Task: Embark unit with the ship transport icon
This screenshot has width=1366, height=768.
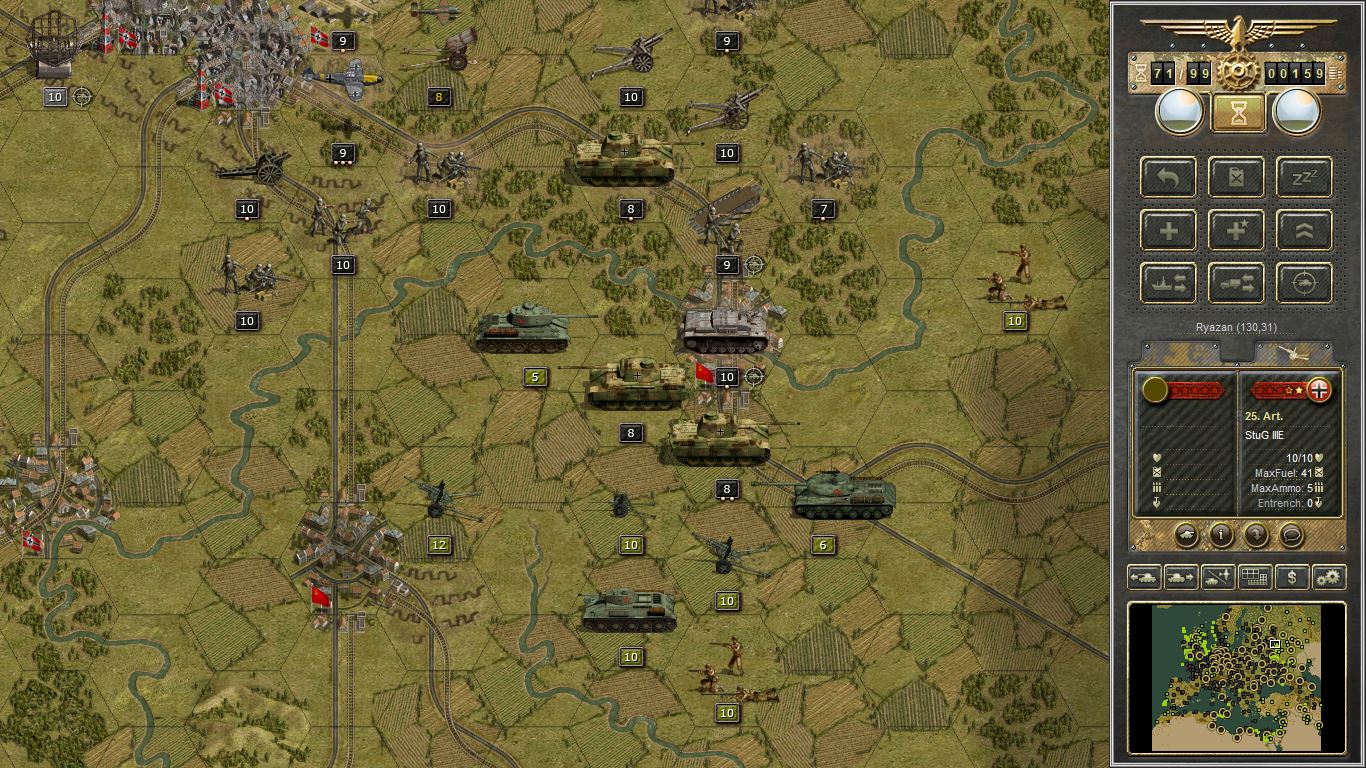Action: pos(1167,282)
